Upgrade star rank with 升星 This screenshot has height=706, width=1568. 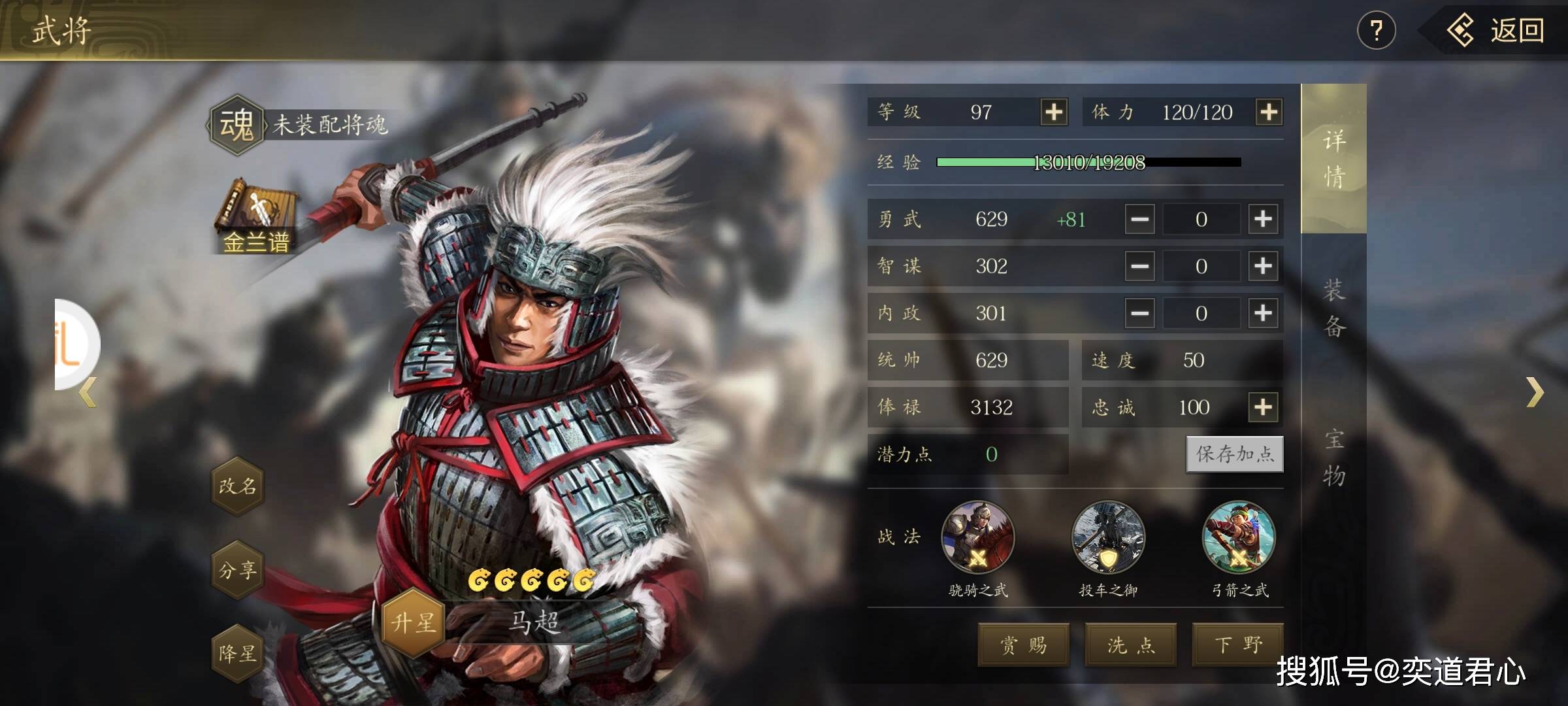tap(413, 622)
